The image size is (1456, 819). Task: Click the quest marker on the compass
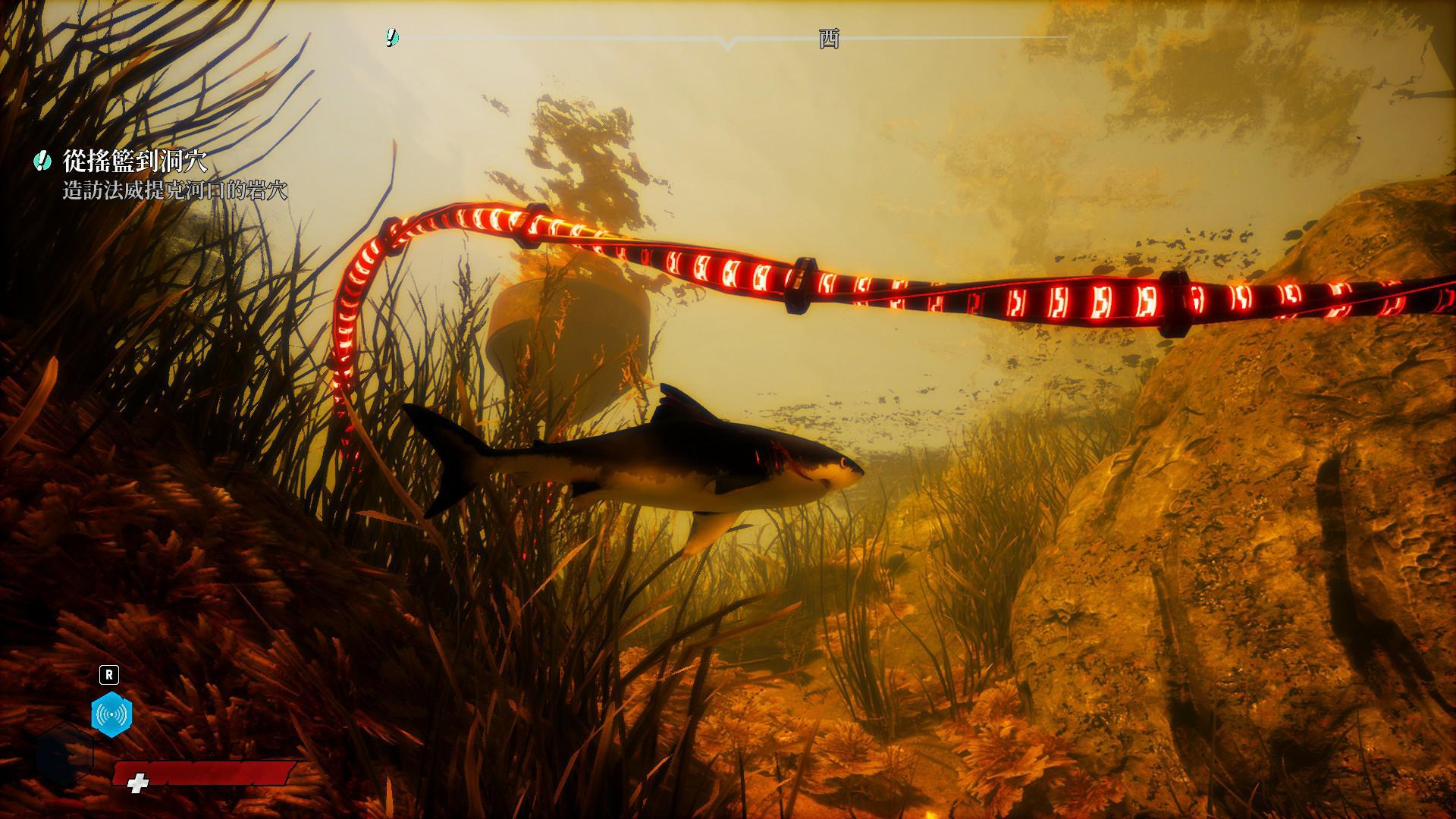tap(391, 37)
